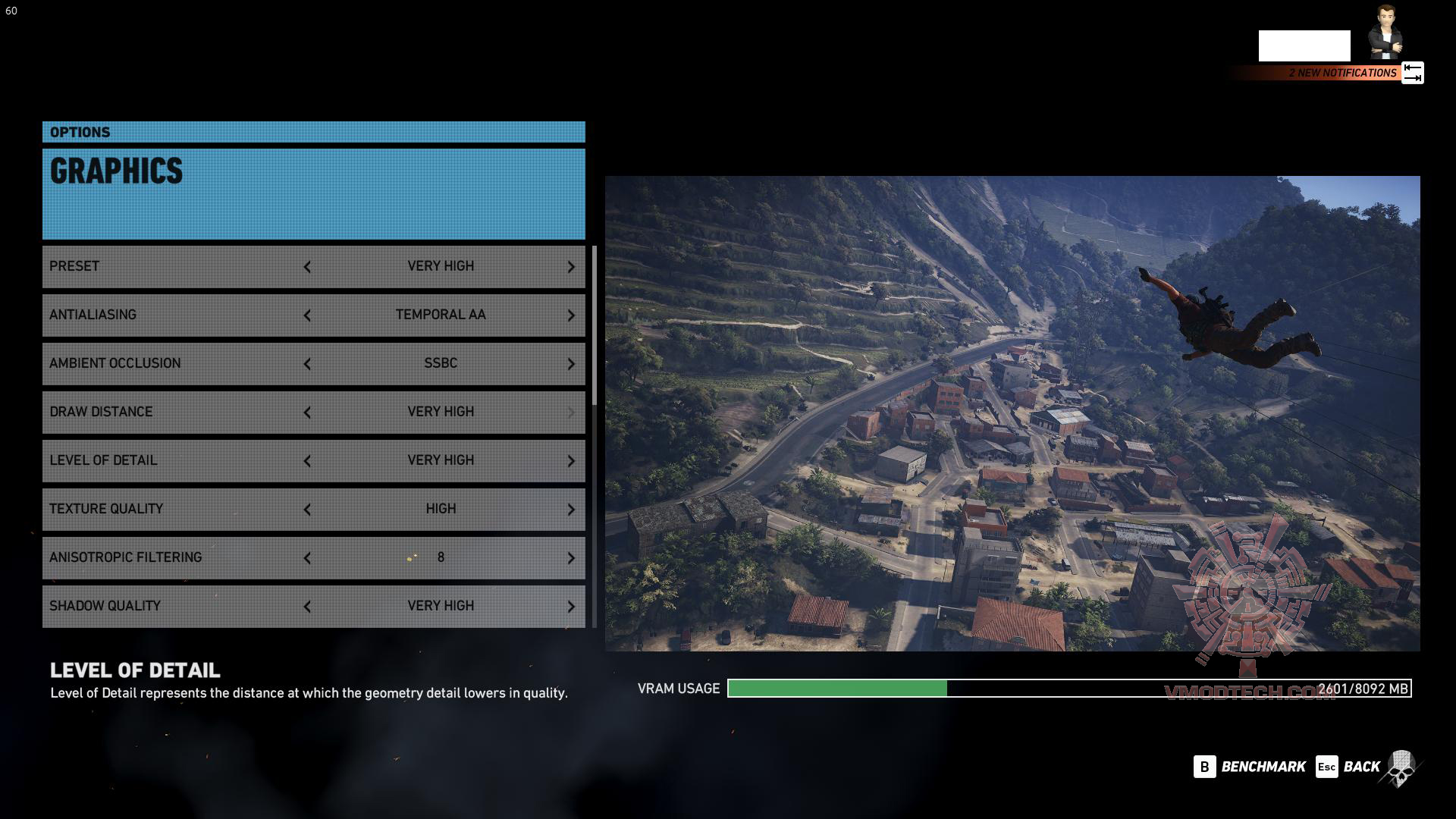The height and width of the screenshot is (819, 1456).
Task: Go Back from Graphics options
Action: tap(1348, 767)
